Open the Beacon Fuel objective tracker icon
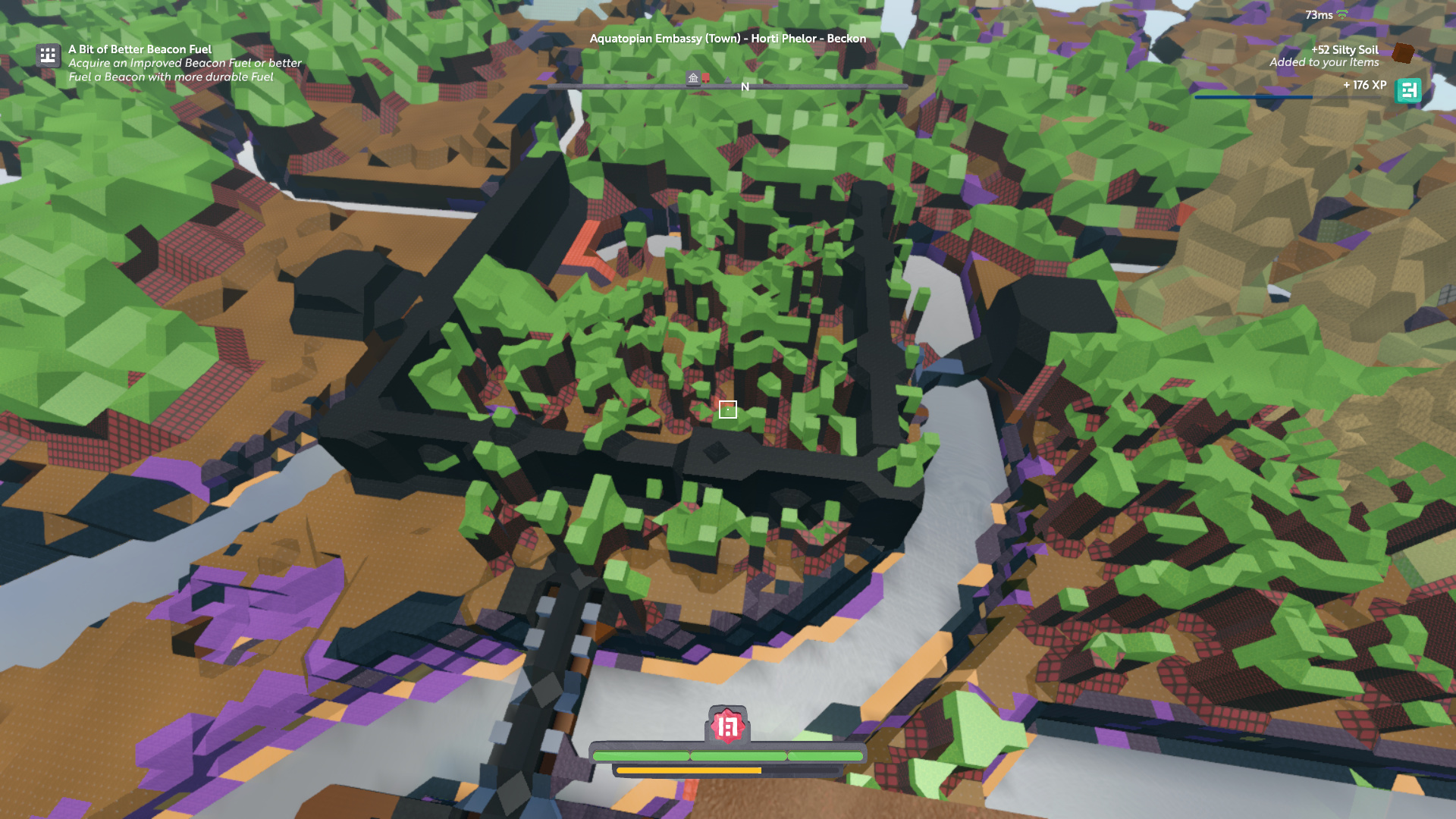 tap(48, 55)
